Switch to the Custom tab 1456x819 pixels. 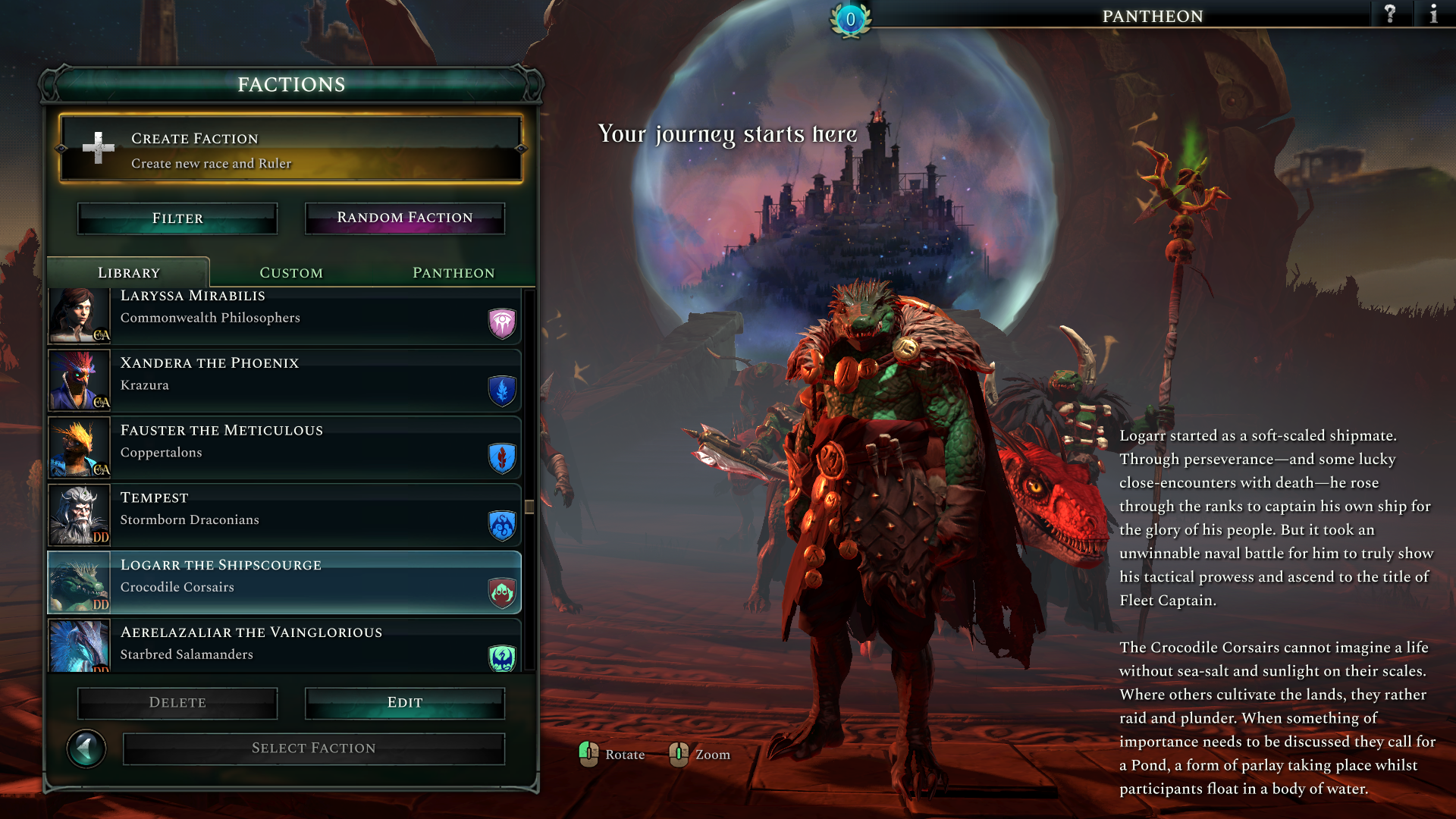[291, 273]
